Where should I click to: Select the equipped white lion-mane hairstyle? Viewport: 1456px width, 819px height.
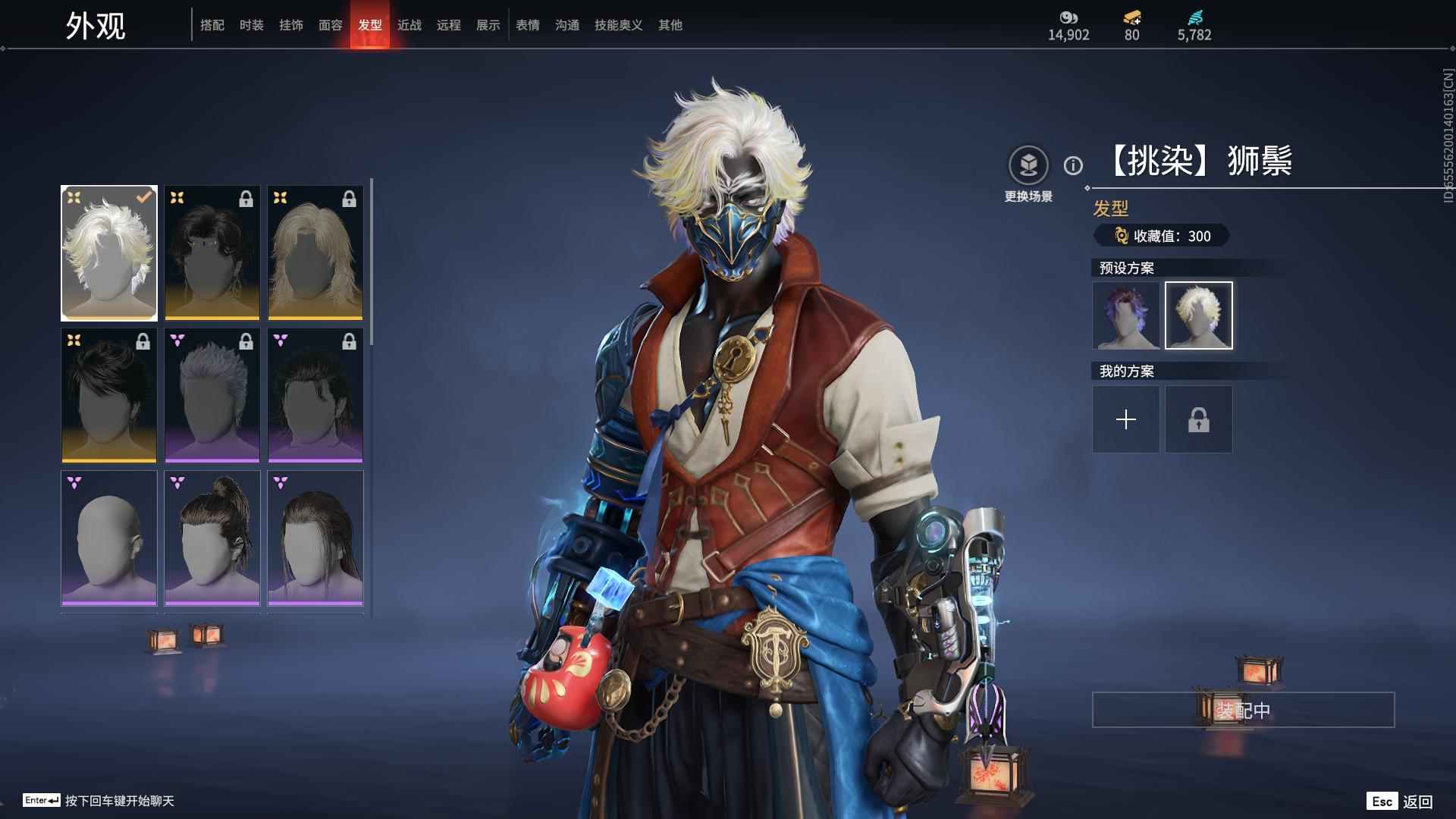click(x=109, y=253)
